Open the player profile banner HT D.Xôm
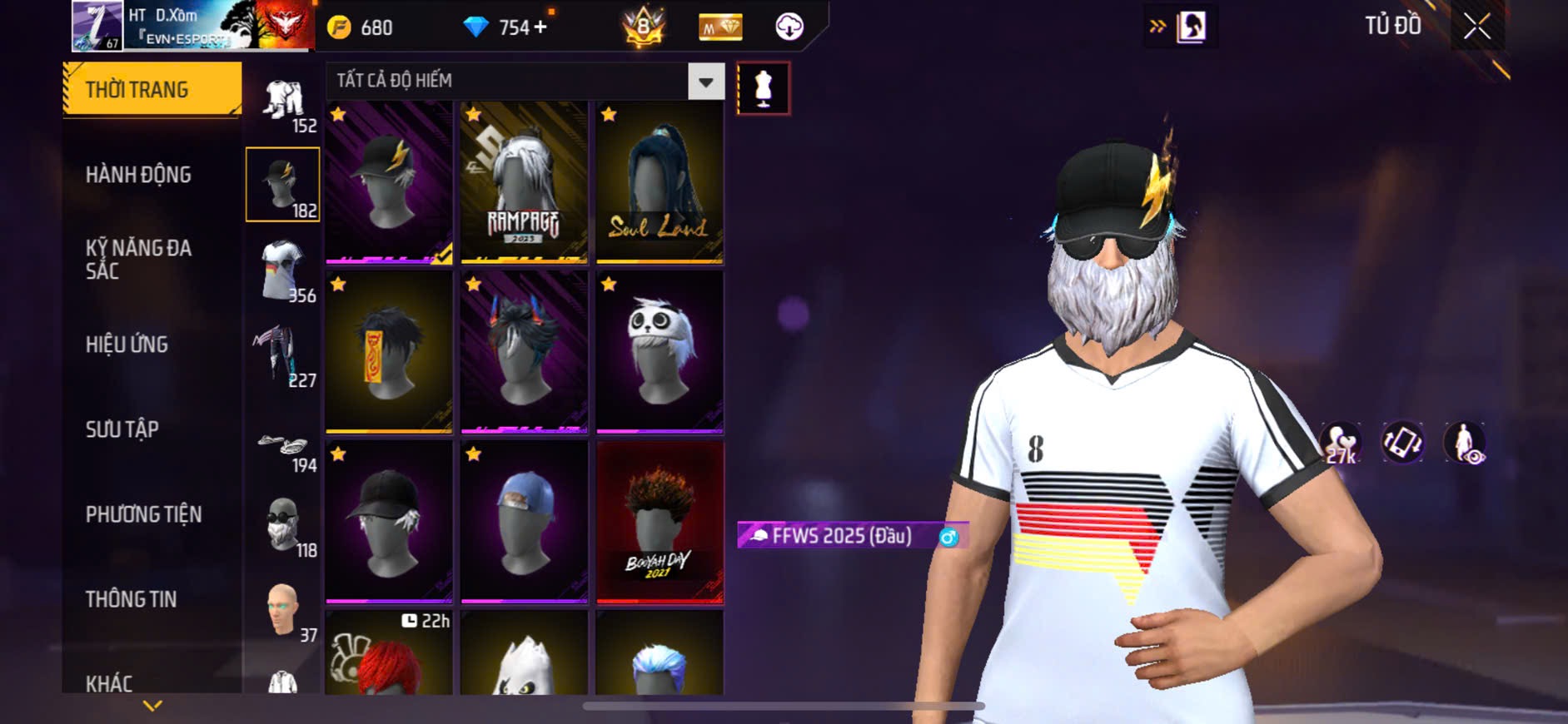Screen dimensions: 1568x724 (x=193, y=26)
